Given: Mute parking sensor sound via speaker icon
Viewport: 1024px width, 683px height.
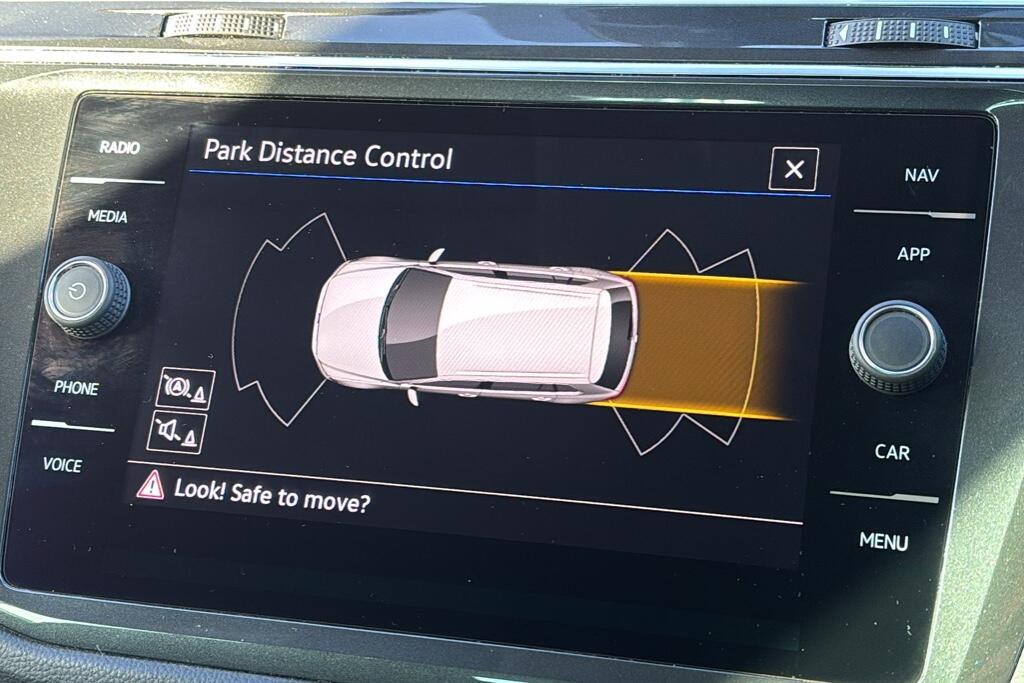Looking at the screenshot, I should (x=175, y=432).
